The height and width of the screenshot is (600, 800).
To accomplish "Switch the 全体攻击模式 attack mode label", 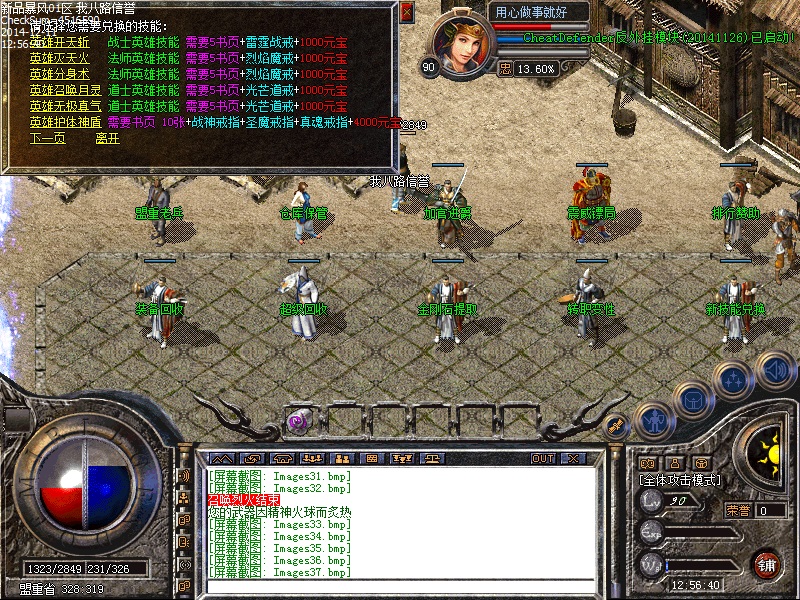I will [679, 480].
